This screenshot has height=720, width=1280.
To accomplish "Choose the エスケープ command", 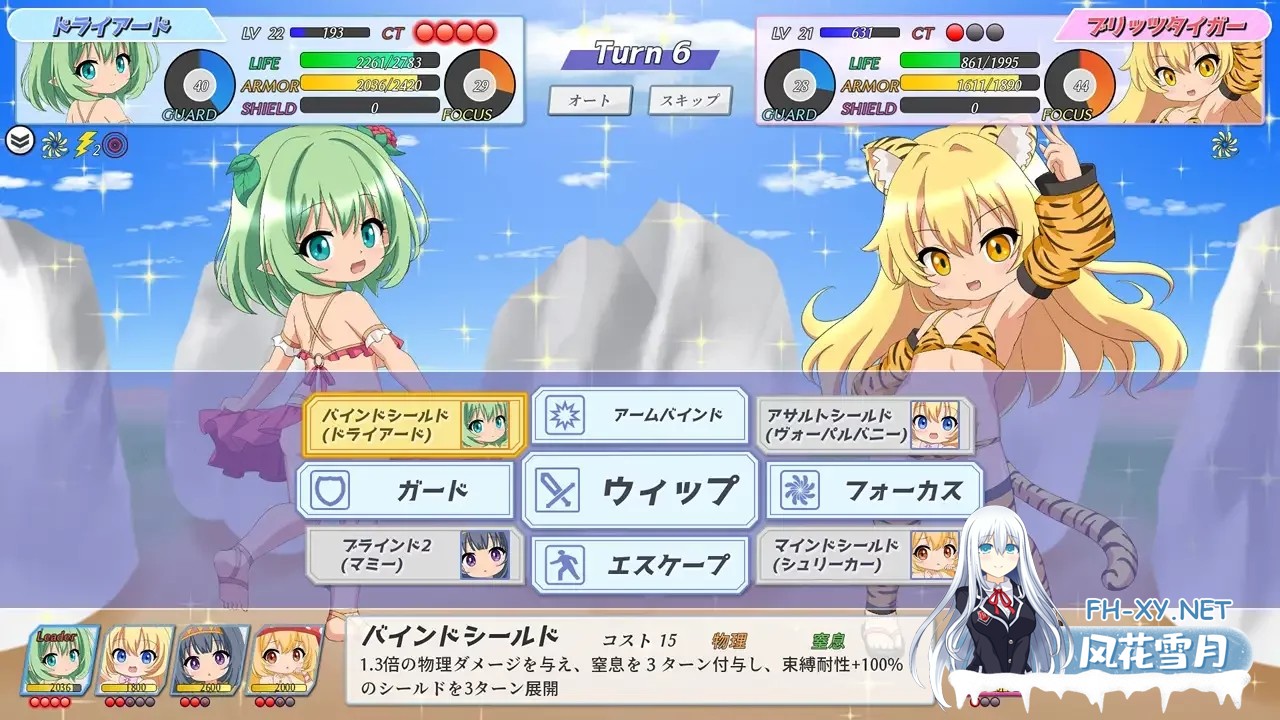I will 640,565.
